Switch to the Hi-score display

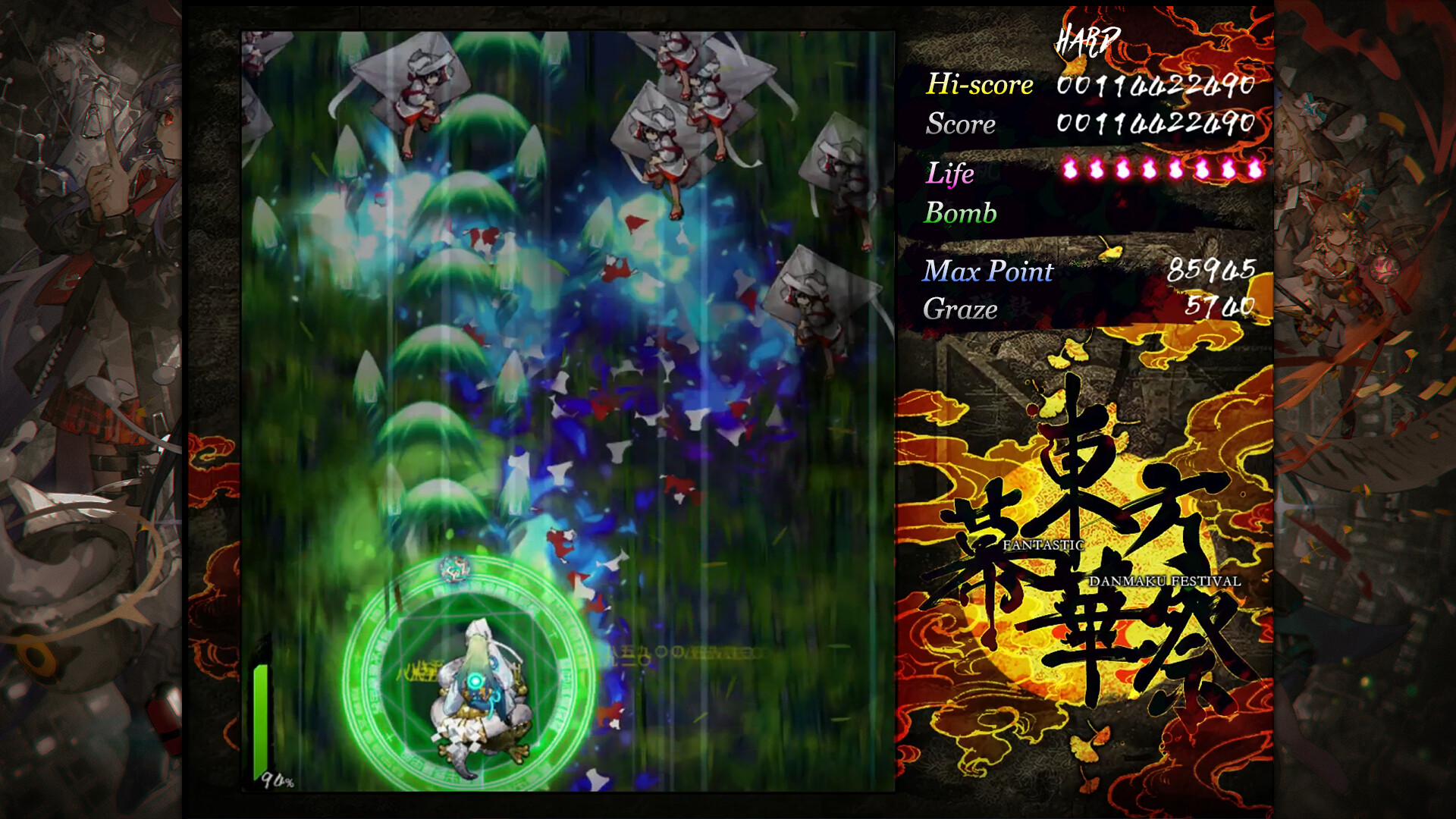[979, 86]
